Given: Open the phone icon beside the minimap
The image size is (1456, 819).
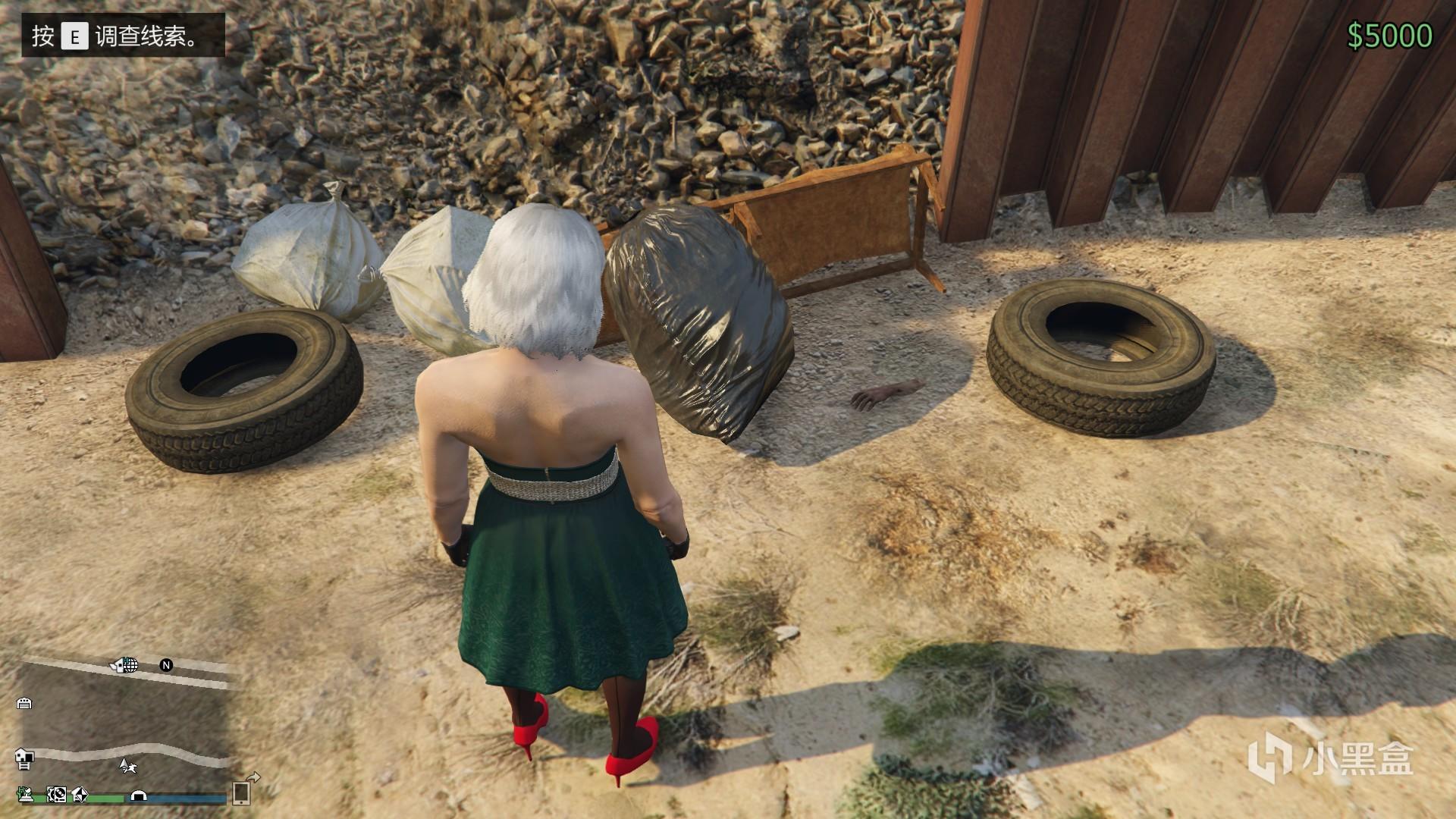Looking at the screenshot, I should pyautogui.click(x=241, y=792).
